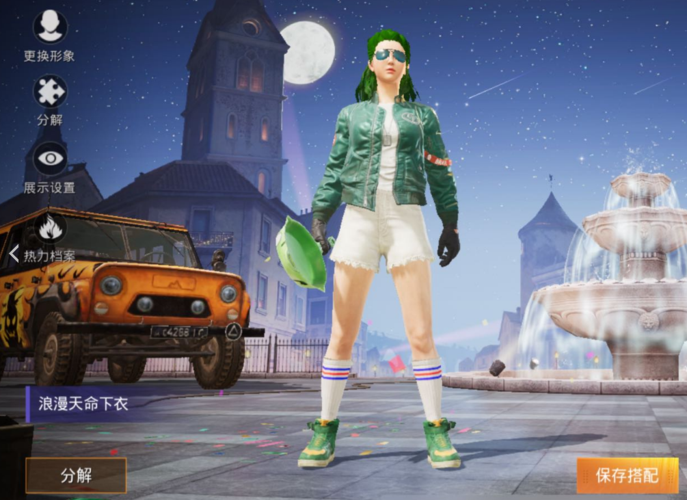Viewport: 687px width, 500px height.
Task: Select the 分解 puzzle piece icon
Action: click(49, 93)
